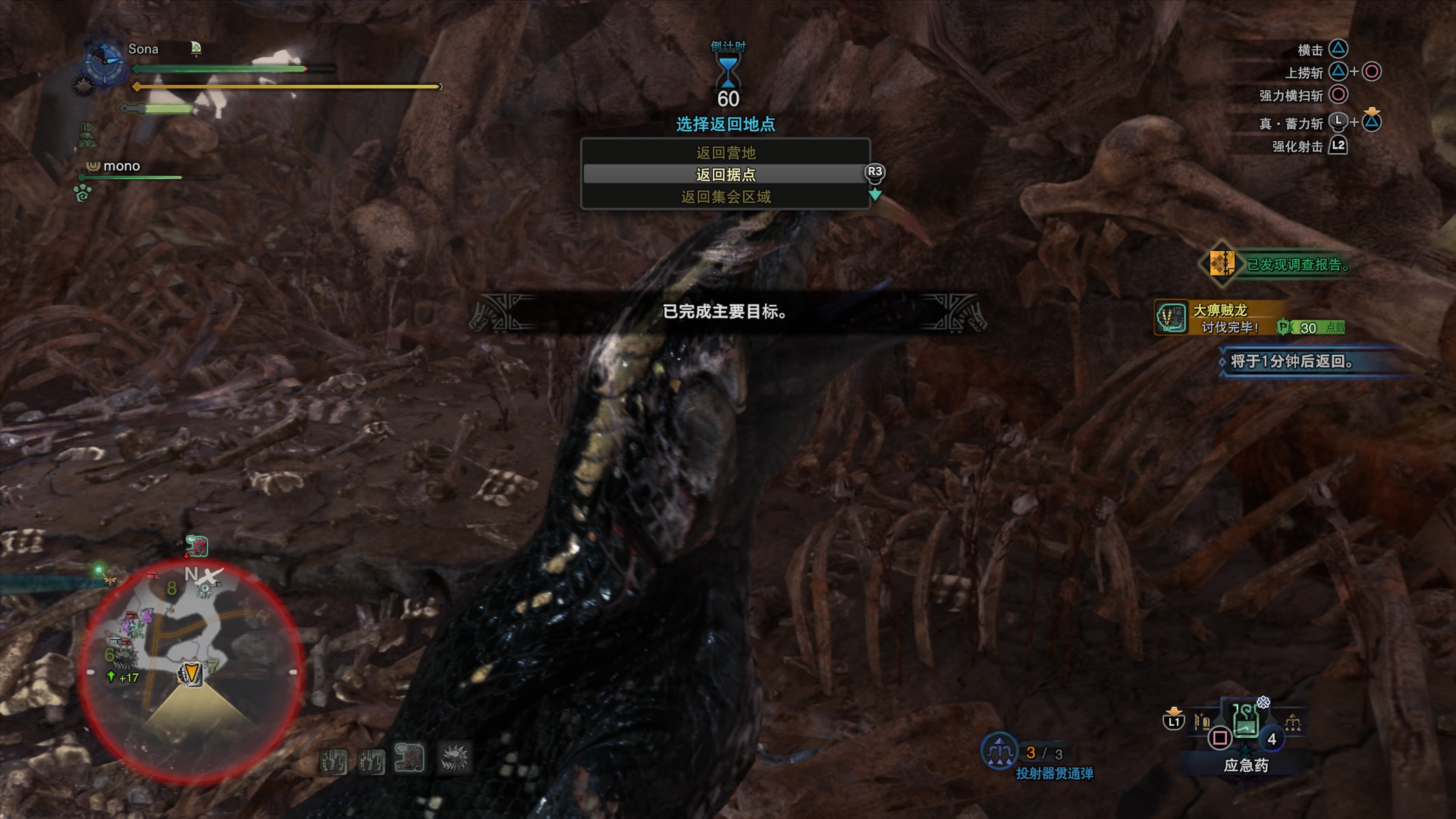The width and height of the screenshot is (1456, 819).
Task: Pick 返回集会区域 from the return list
Action: (725, 197)
